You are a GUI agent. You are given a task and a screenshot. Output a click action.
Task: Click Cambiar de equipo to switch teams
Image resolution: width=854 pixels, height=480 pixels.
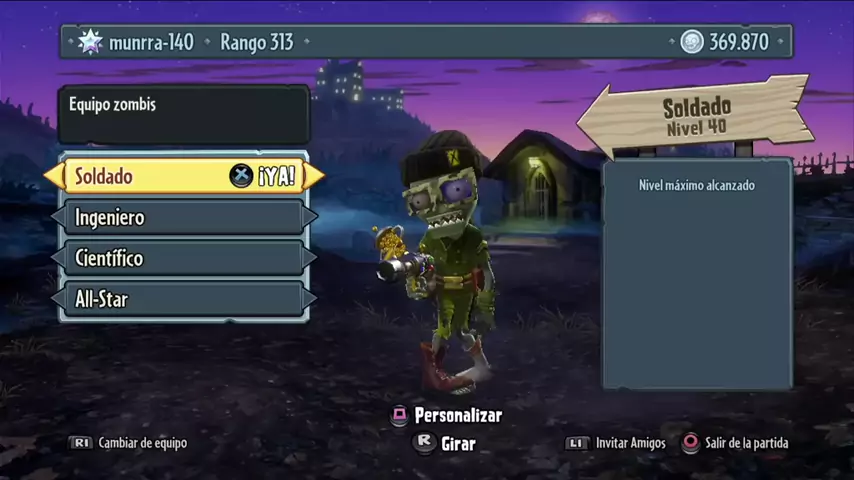click(x=129, y=443)
